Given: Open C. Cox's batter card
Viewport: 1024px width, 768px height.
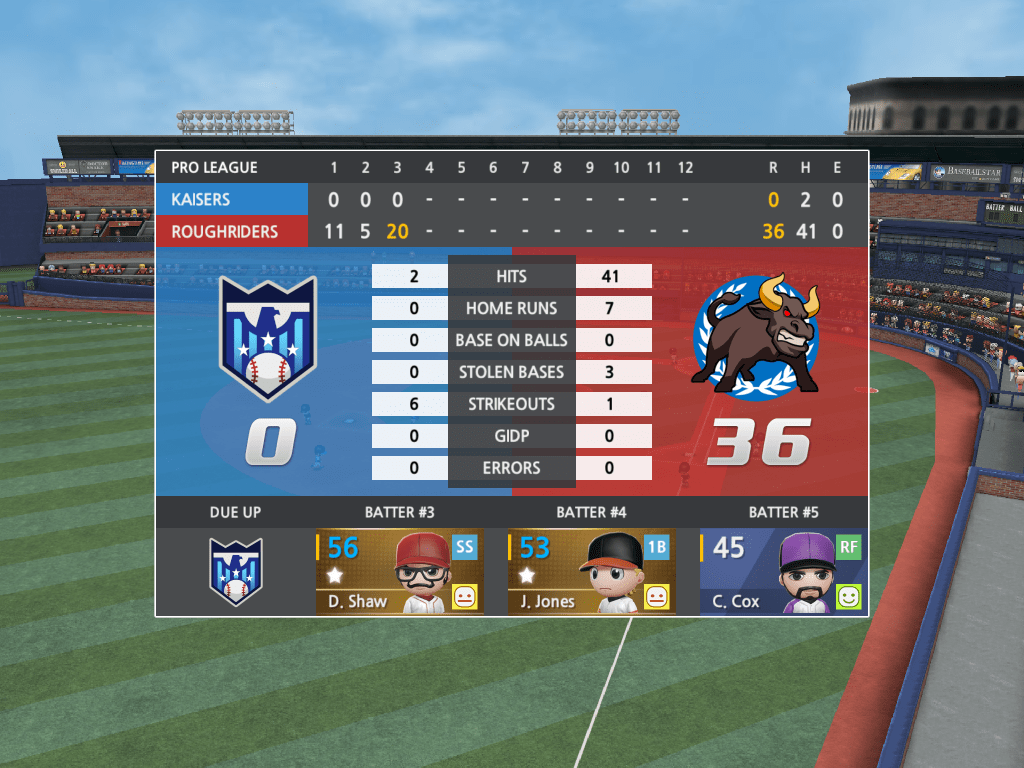Looking at the screenshot, I should [x=783, y=571].
